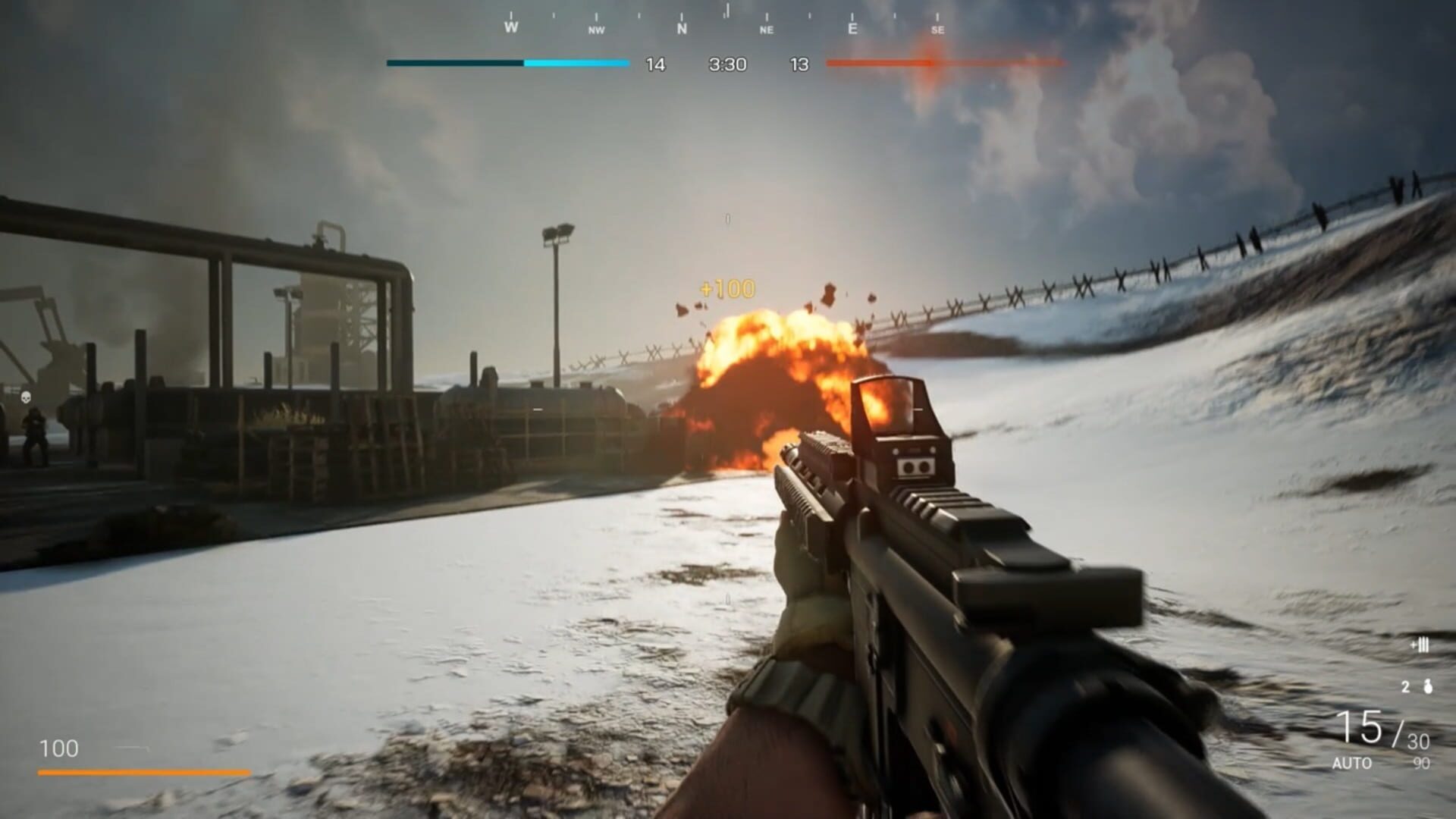Click the skull kill marker on left edge

(25, 395)
